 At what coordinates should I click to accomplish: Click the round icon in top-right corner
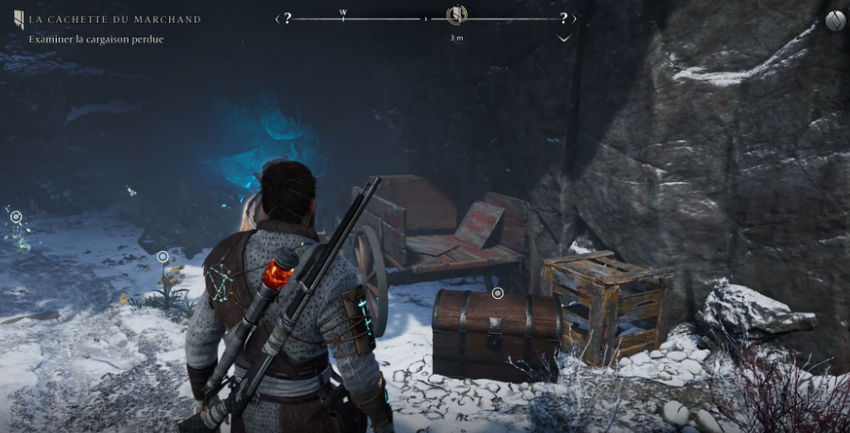click(835, 20)
